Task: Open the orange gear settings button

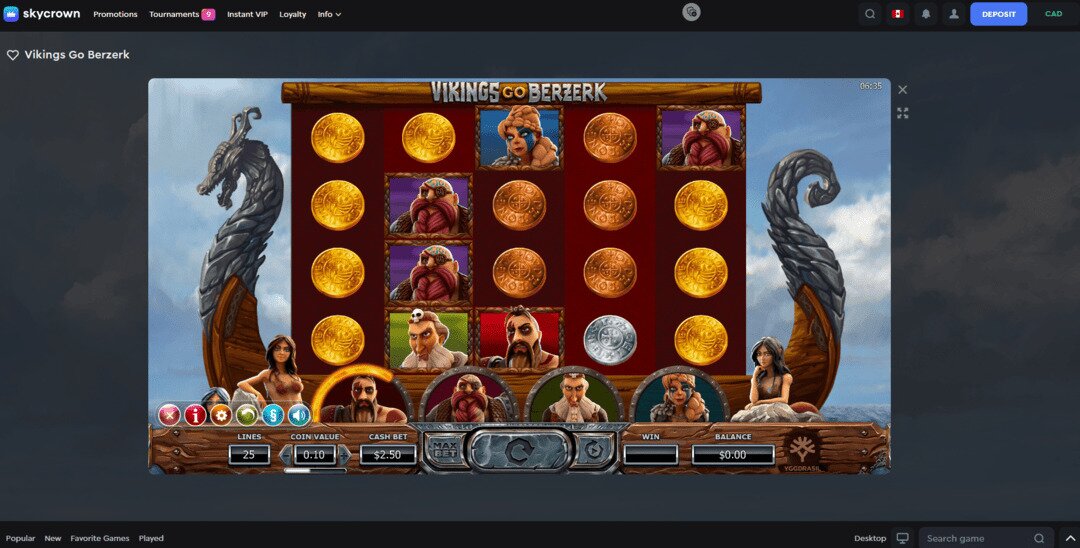Action: click(x=221, y=414)
